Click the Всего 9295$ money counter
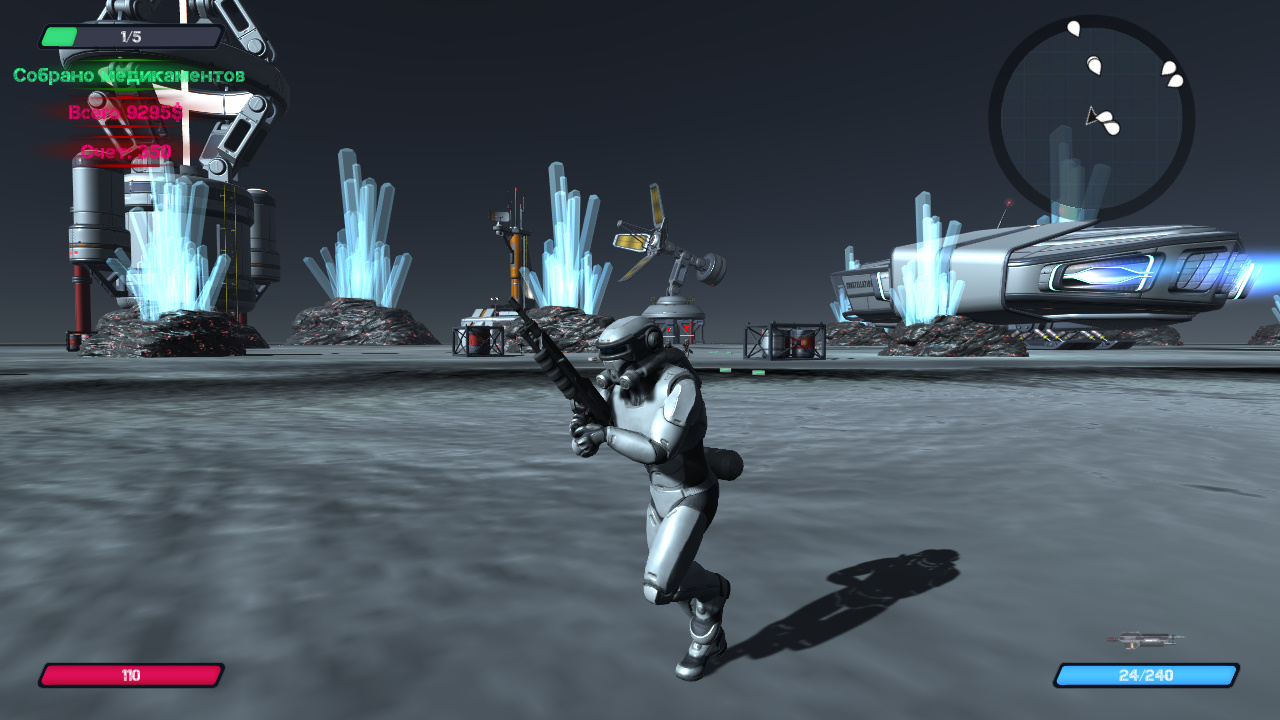 pos(125,112)
